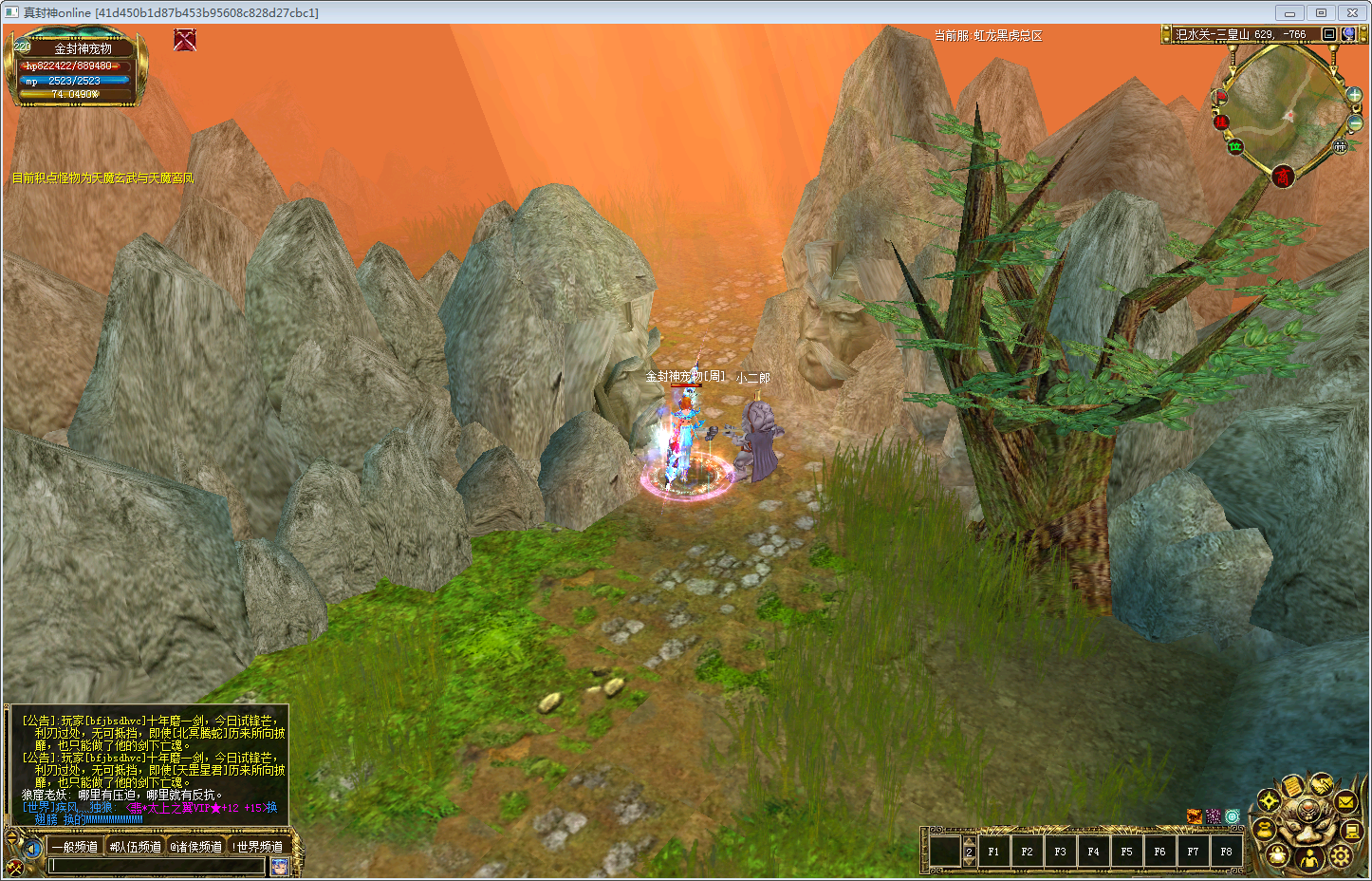Click the chat text input box
The width and height of the screenshot is (1372, 881).
(157, 865)
